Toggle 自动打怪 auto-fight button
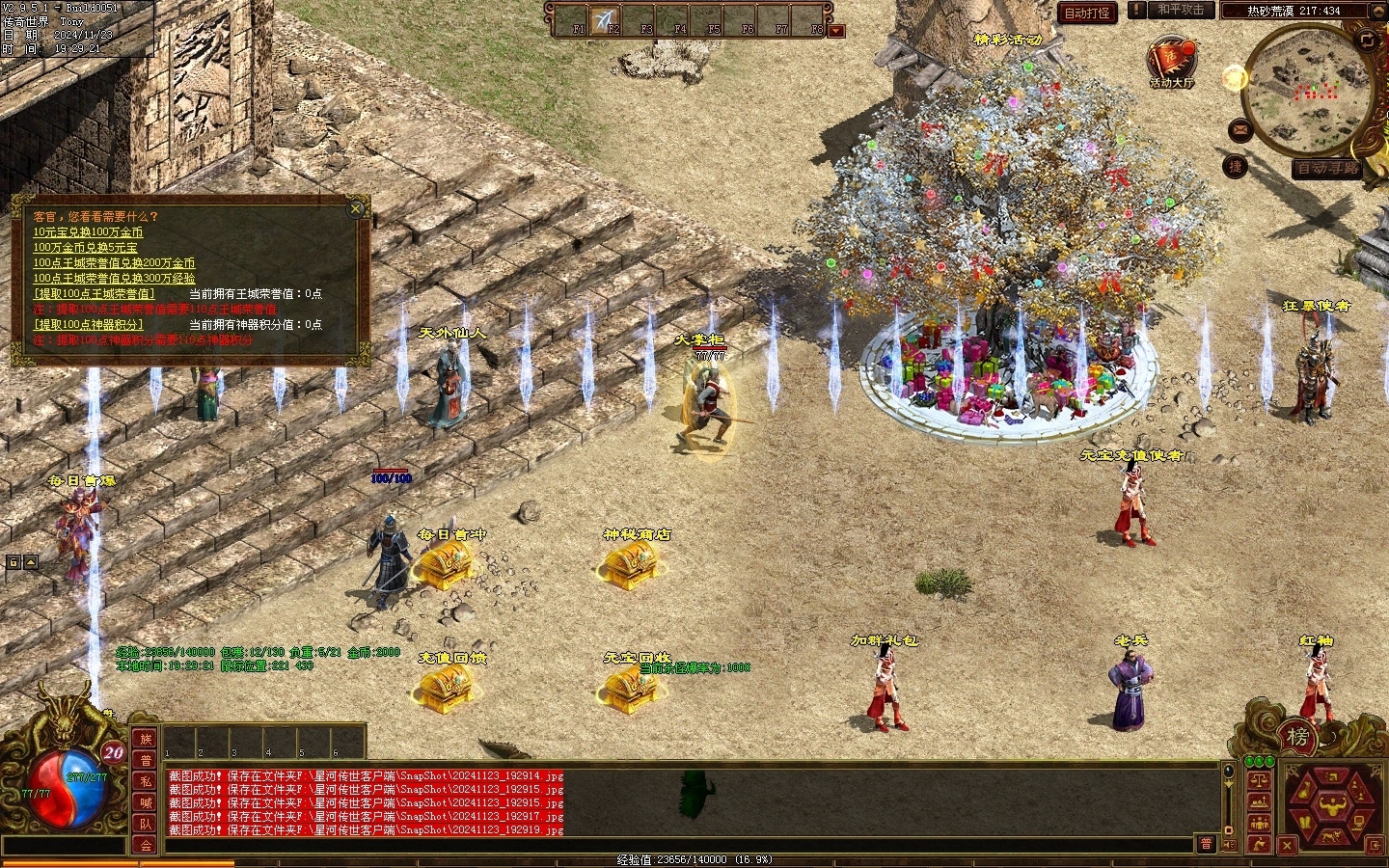 click(x=1087, y=13)
